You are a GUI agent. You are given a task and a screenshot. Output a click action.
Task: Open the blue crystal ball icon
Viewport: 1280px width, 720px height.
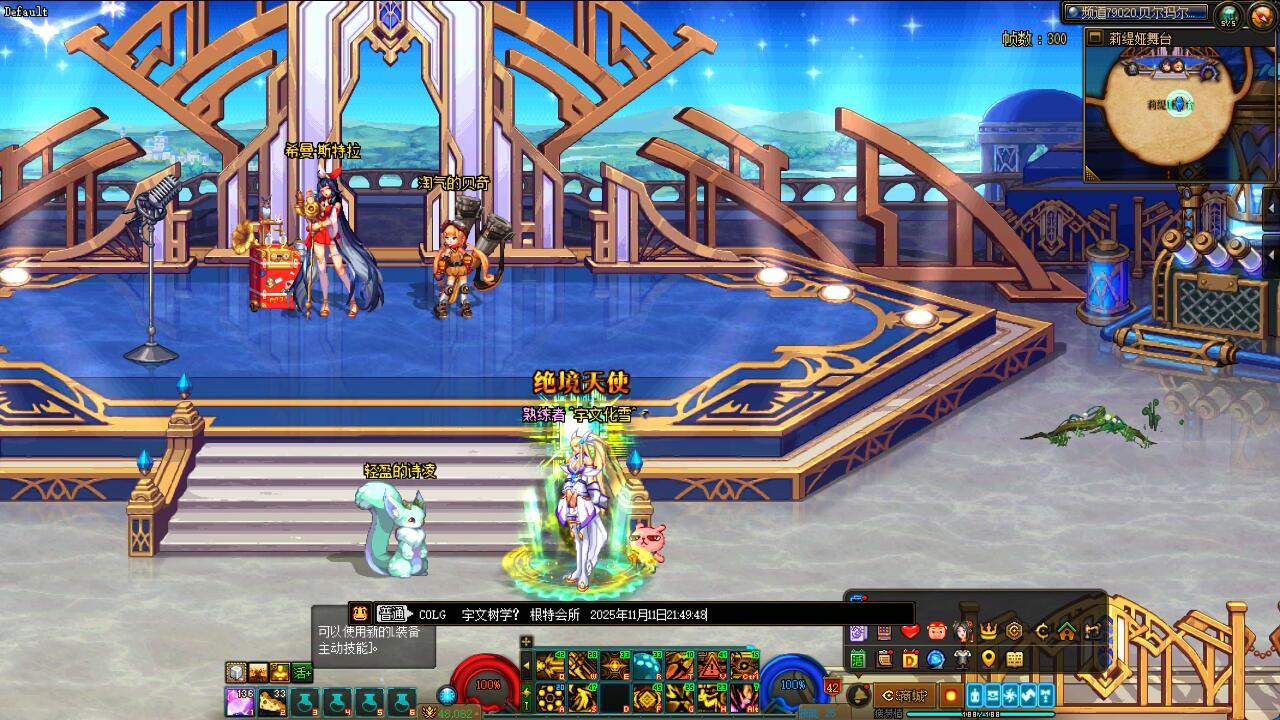936,659
